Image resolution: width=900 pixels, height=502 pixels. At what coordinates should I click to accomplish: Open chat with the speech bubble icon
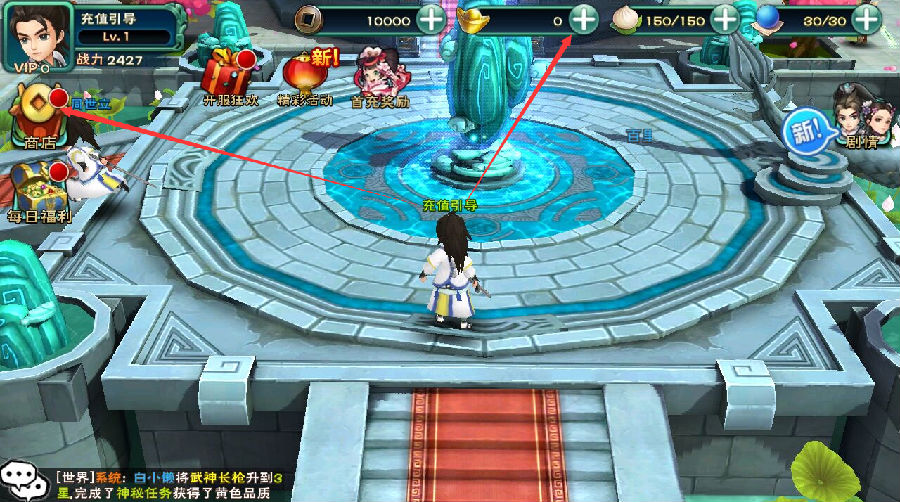(x=24, y=480)
